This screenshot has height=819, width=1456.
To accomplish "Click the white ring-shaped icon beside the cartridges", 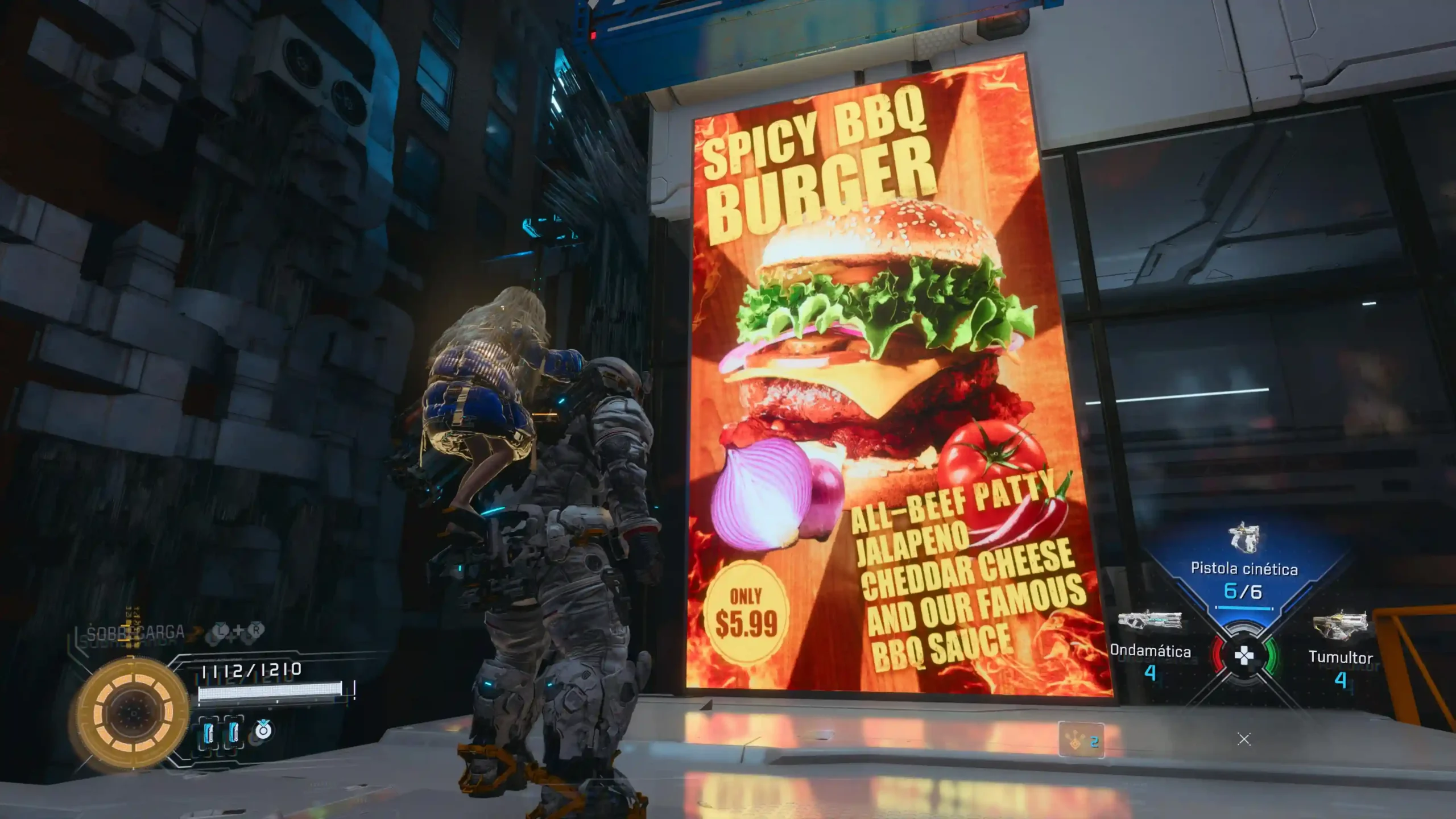I will point(263,730).
